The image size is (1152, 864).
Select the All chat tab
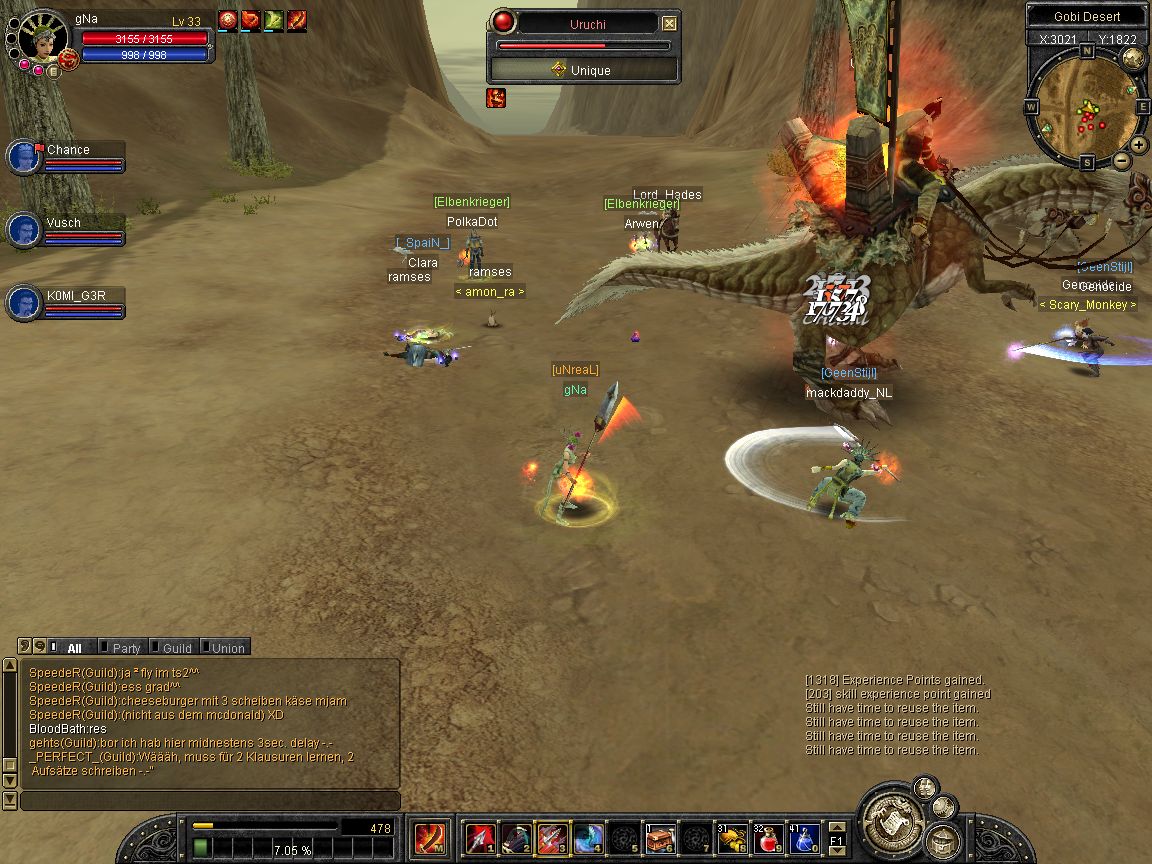[73, 648]
